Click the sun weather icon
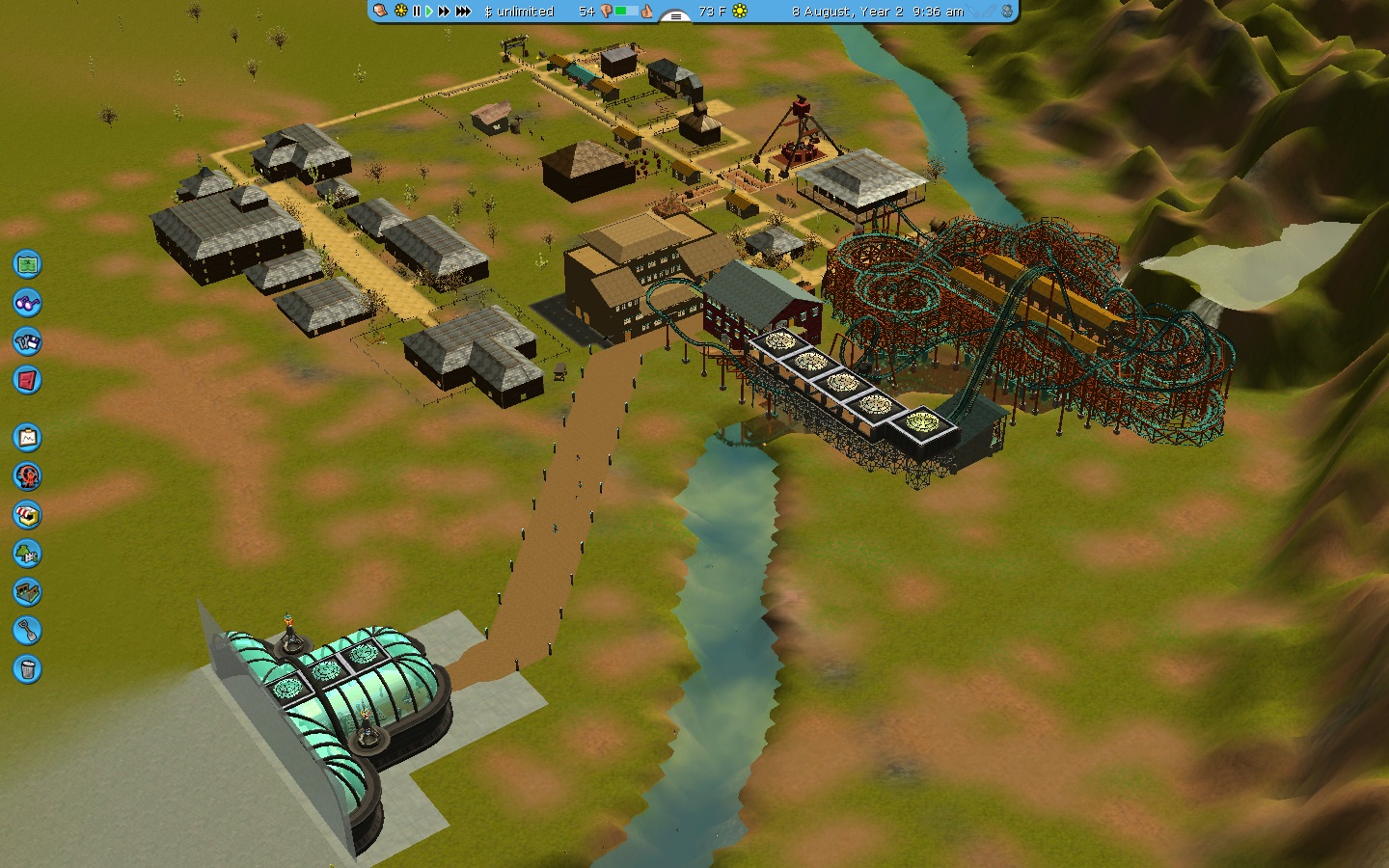Viewport: 1389px width, 868px height. coord(740,12)
